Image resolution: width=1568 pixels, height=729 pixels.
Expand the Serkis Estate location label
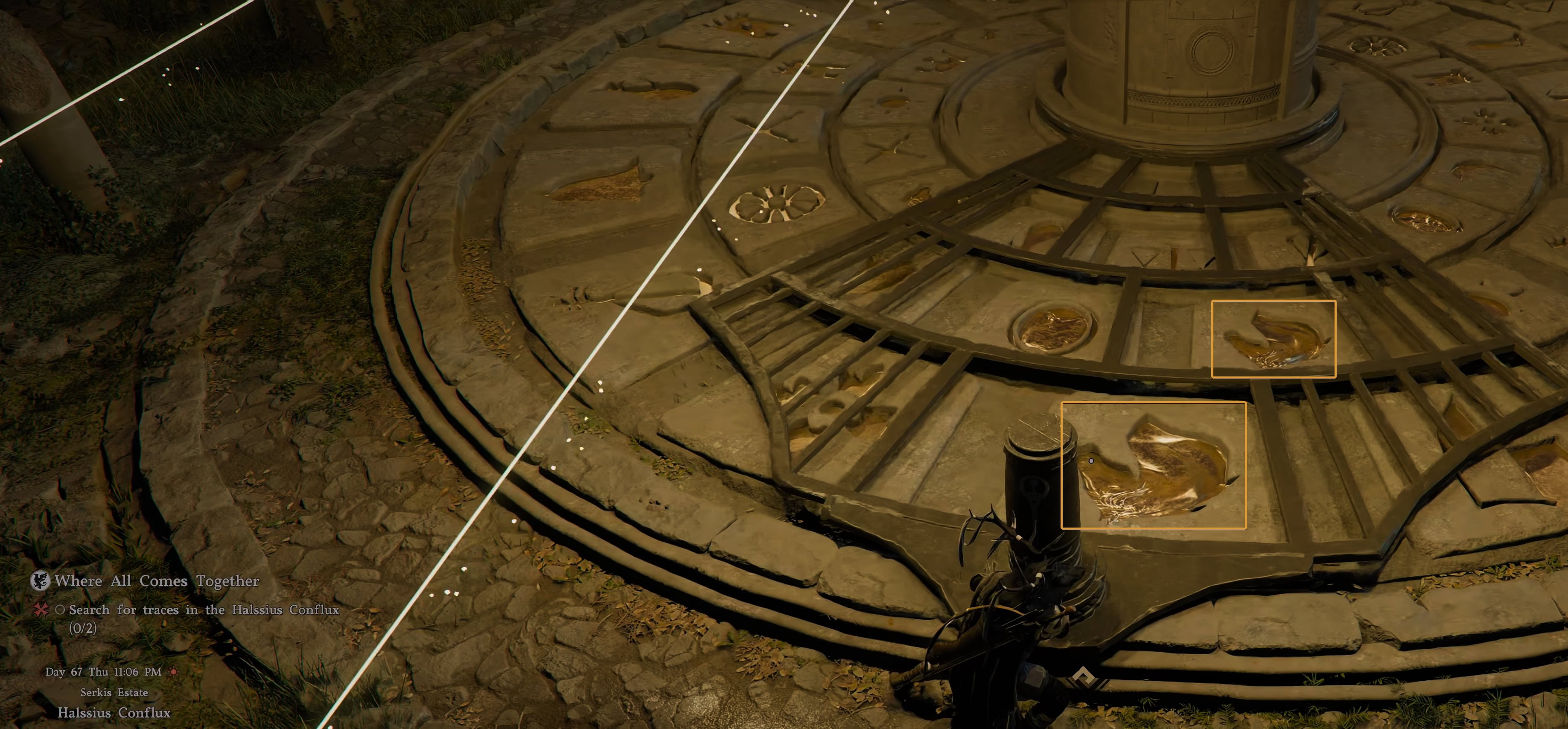114,692
